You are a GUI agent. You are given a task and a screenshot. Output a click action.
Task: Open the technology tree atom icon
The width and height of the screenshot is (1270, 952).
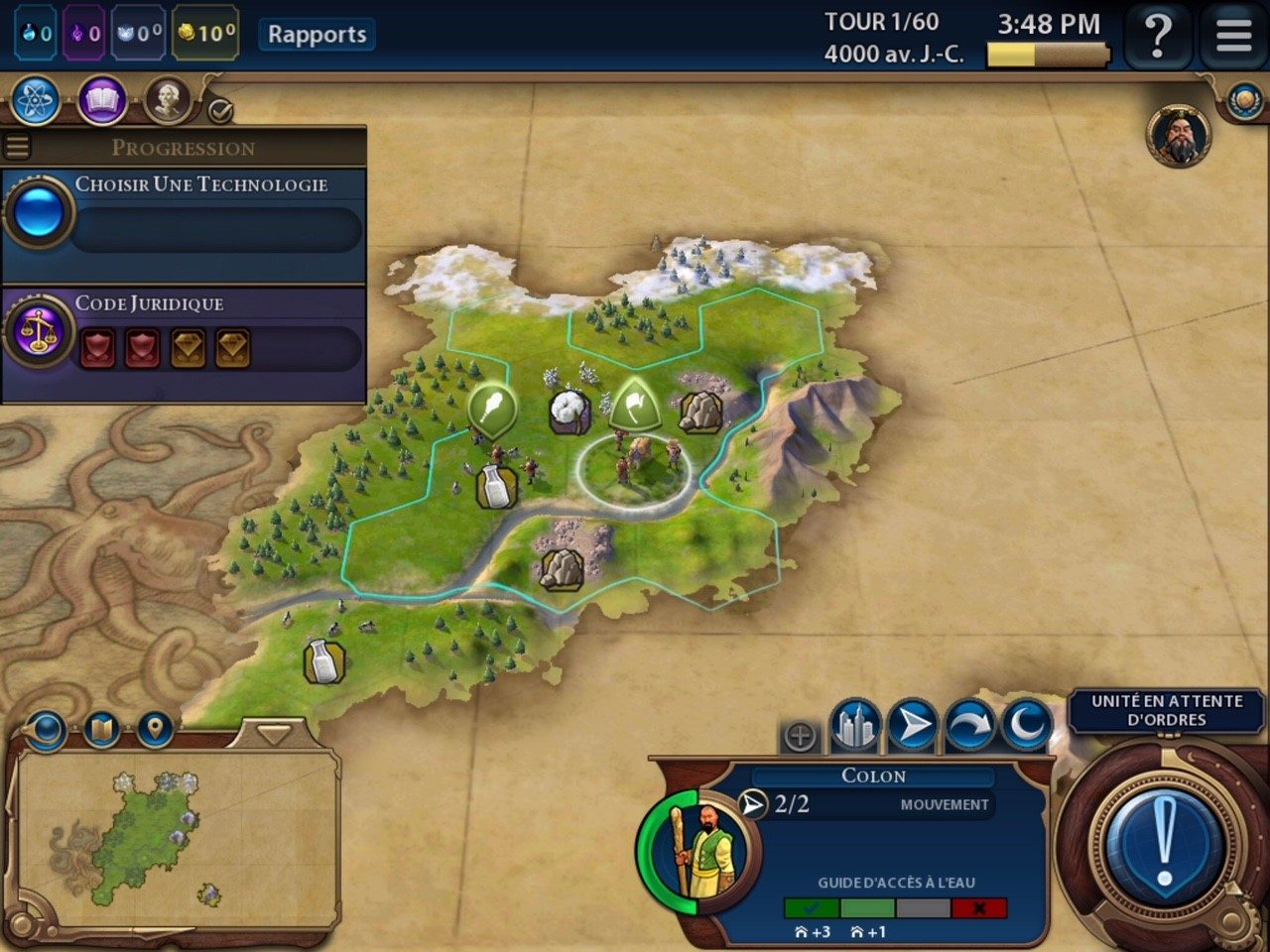(37, 101)
